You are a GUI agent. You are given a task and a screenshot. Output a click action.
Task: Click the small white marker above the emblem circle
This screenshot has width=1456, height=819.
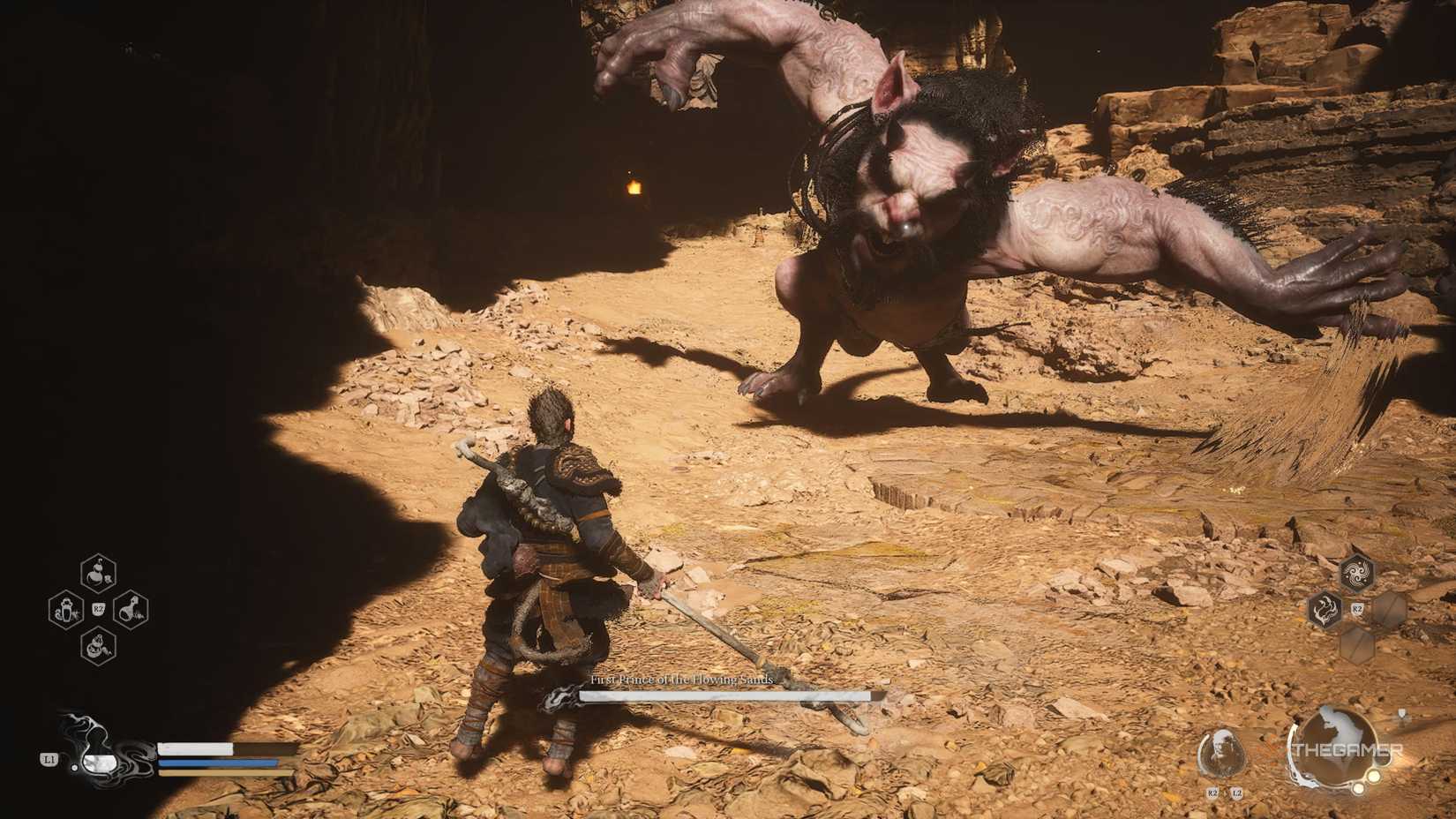pyautogui.click(x=1401, y=714)
